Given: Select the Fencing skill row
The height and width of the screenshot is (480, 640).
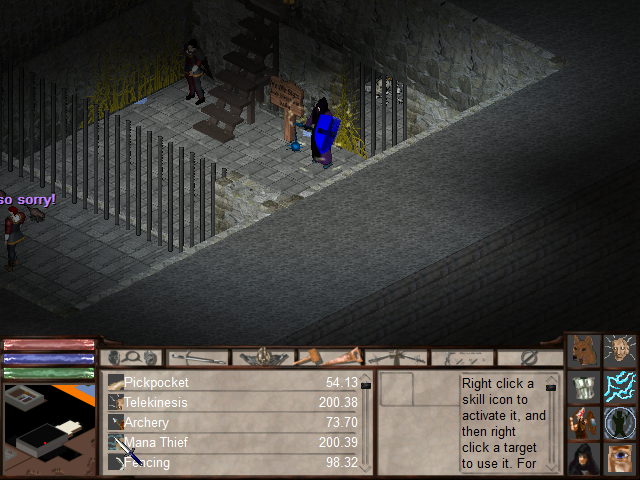Looking at the screenshot, I should [147, 462].
